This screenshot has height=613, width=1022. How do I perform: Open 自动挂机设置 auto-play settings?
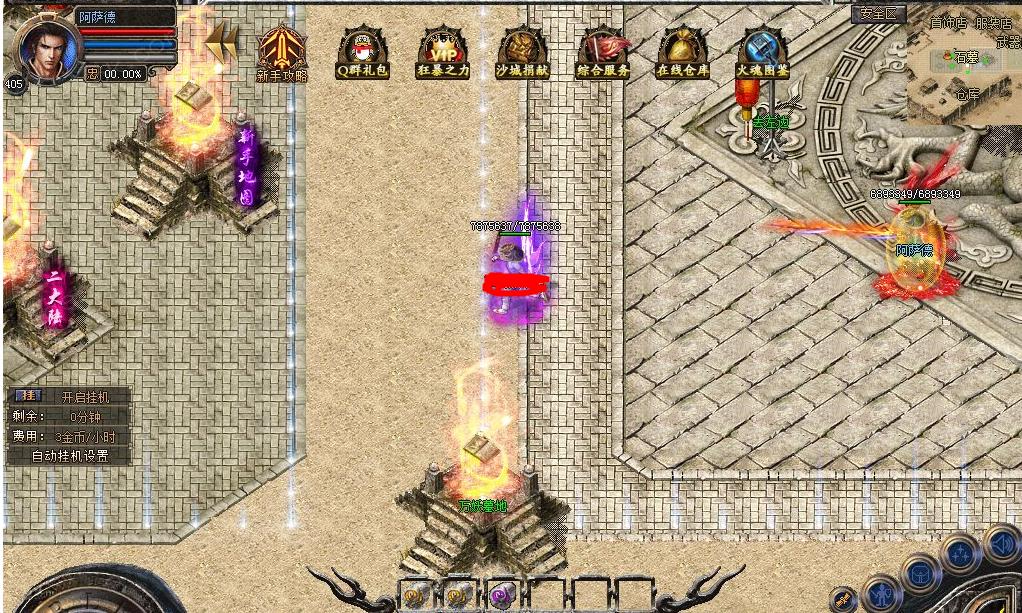[x=69, y=455]
